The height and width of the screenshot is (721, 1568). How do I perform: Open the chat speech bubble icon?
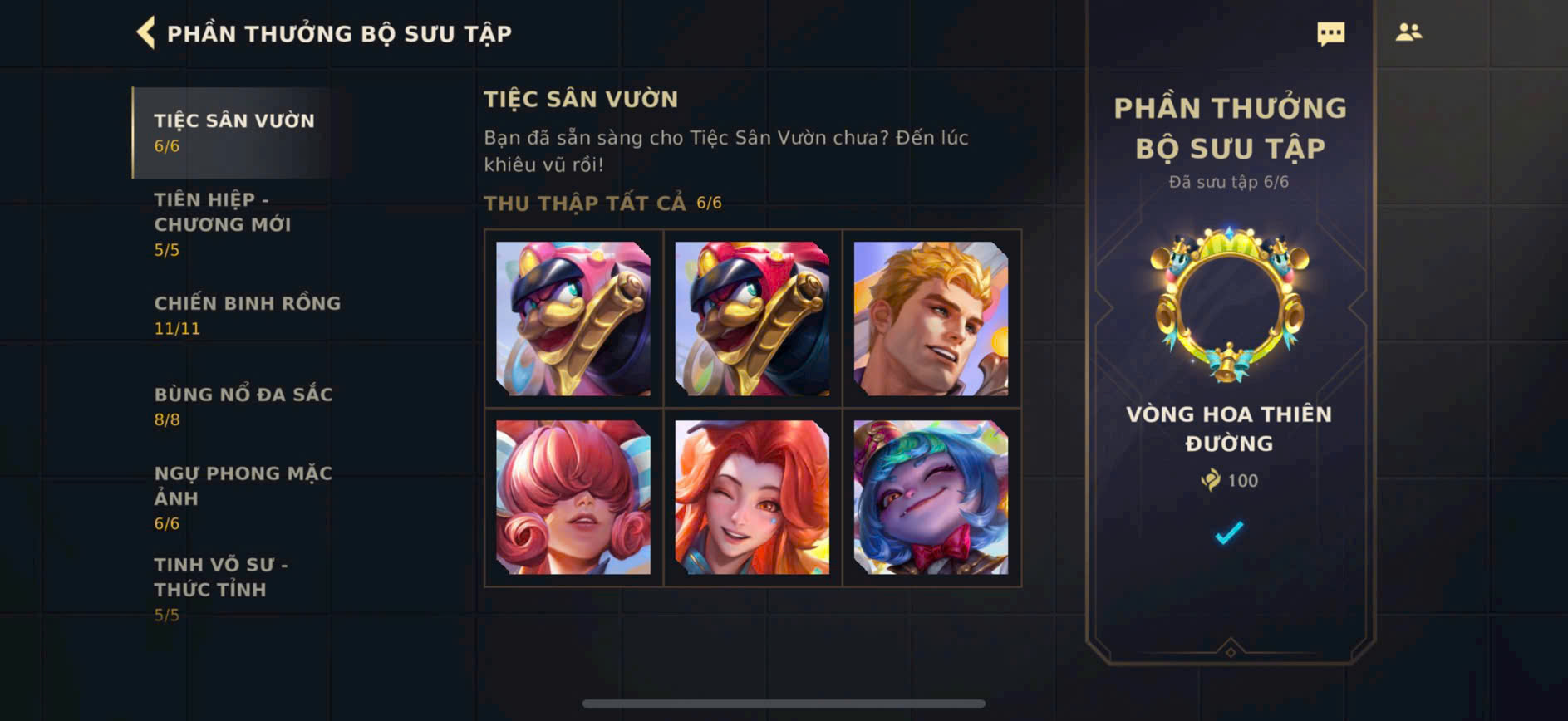pos(1330,33)
